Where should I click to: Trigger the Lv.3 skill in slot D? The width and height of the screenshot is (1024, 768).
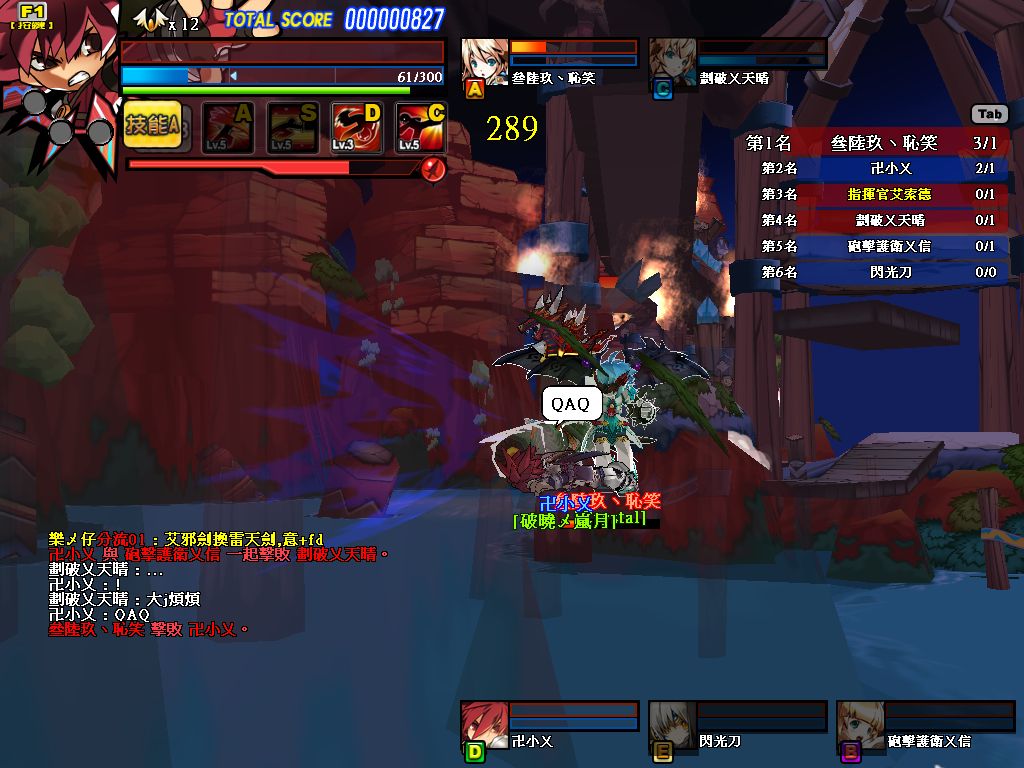(x=357, y=128)
